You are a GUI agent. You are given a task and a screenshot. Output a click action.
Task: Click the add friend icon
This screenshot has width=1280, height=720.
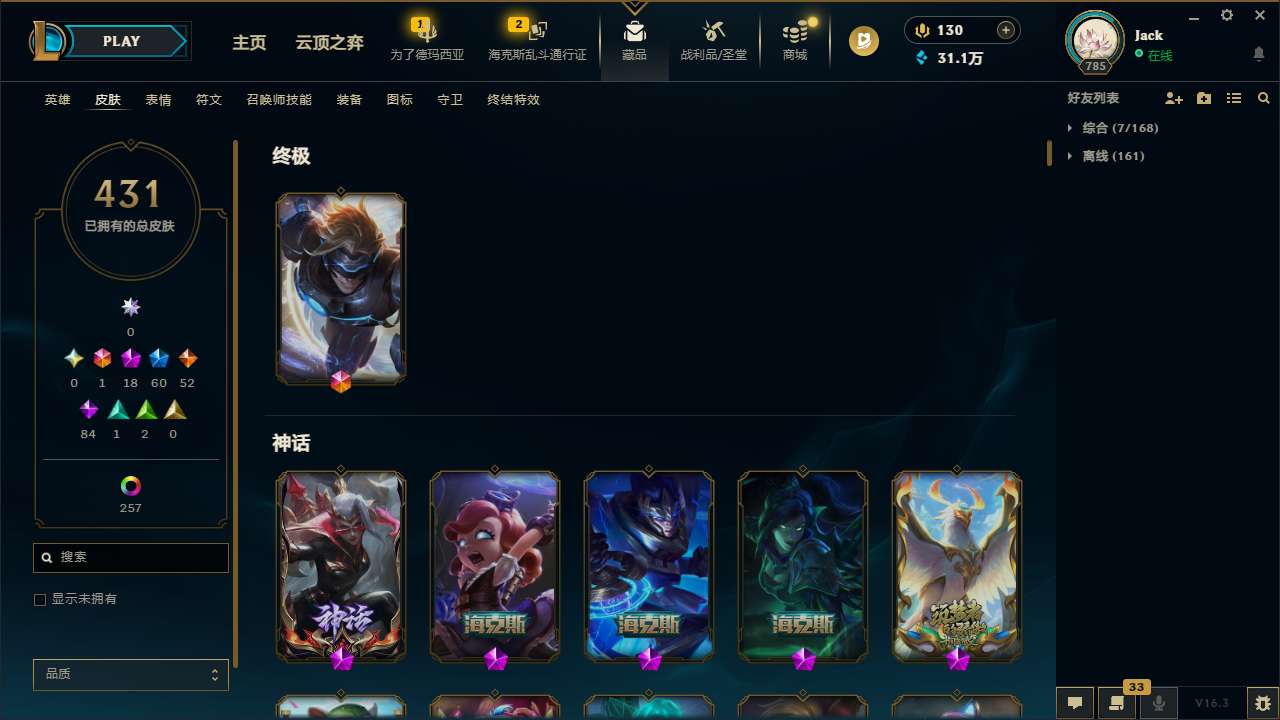coord(1174,98)
